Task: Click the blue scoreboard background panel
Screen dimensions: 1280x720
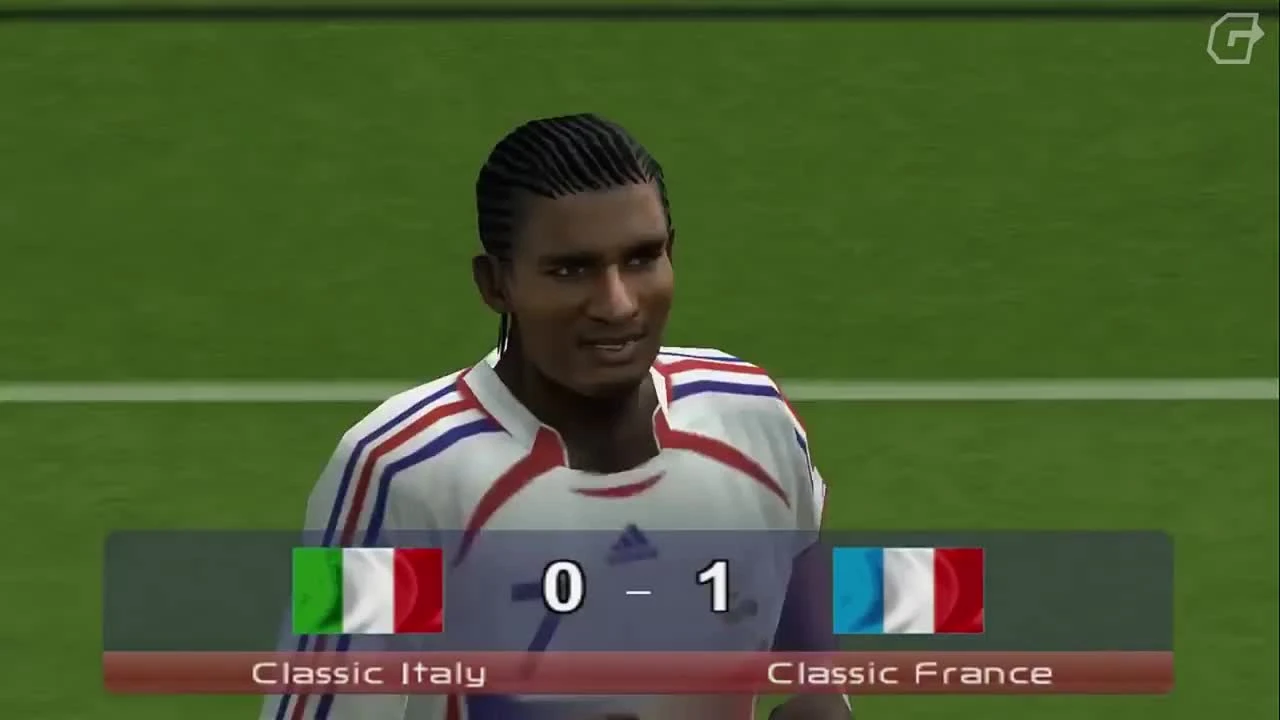Action: click(x=200, y=590)
